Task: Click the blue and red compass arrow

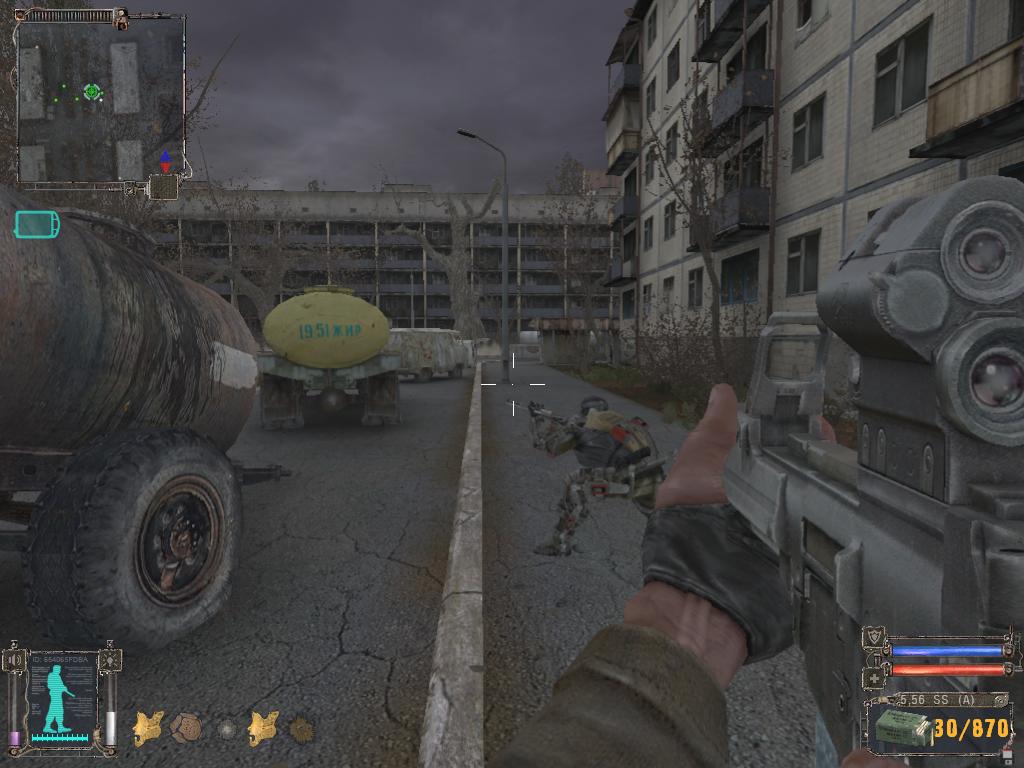Action: (165, 162)
